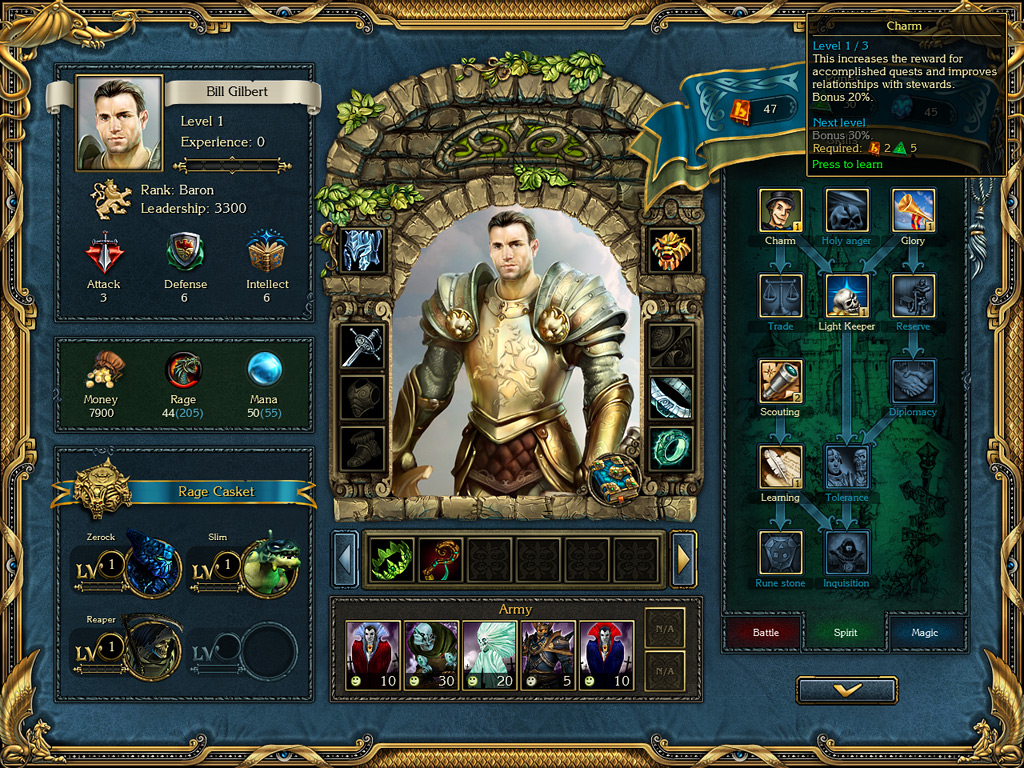Select the Holy anger skill

pyautogui.click(x=846, y=210)
